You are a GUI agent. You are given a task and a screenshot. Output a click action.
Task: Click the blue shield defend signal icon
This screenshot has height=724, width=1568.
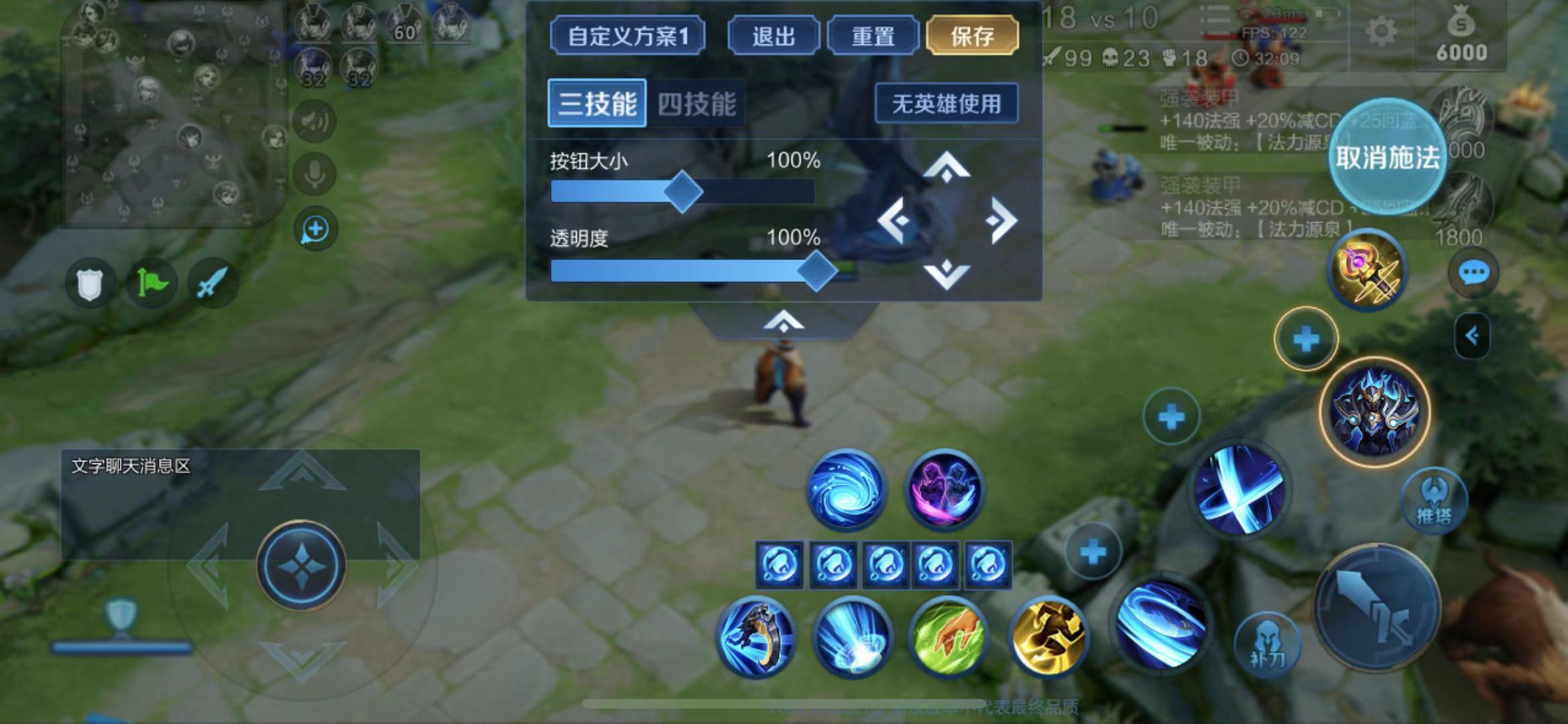tap(91, 283)
